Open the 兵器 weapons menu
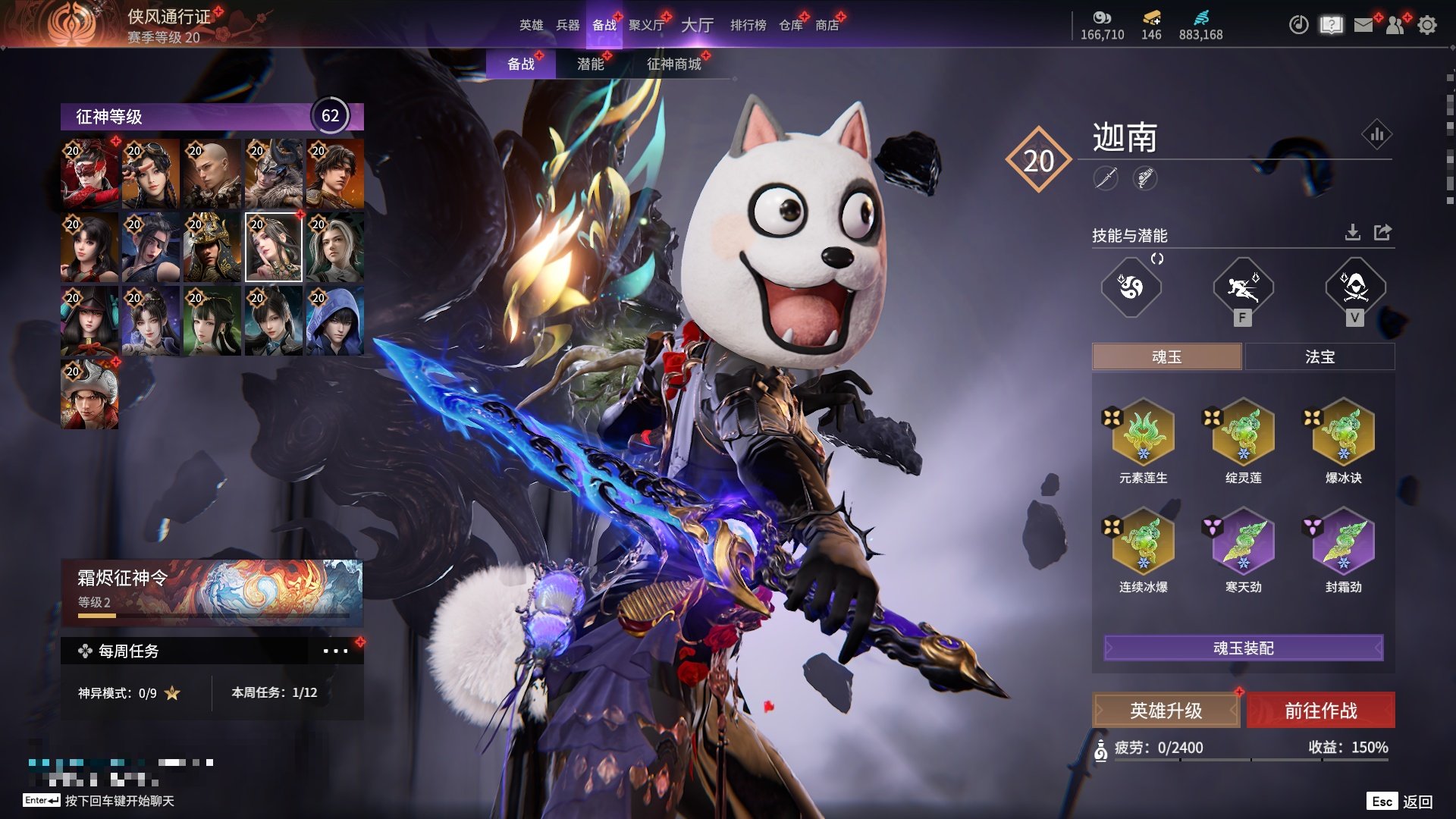 click(x=567, y=25)
